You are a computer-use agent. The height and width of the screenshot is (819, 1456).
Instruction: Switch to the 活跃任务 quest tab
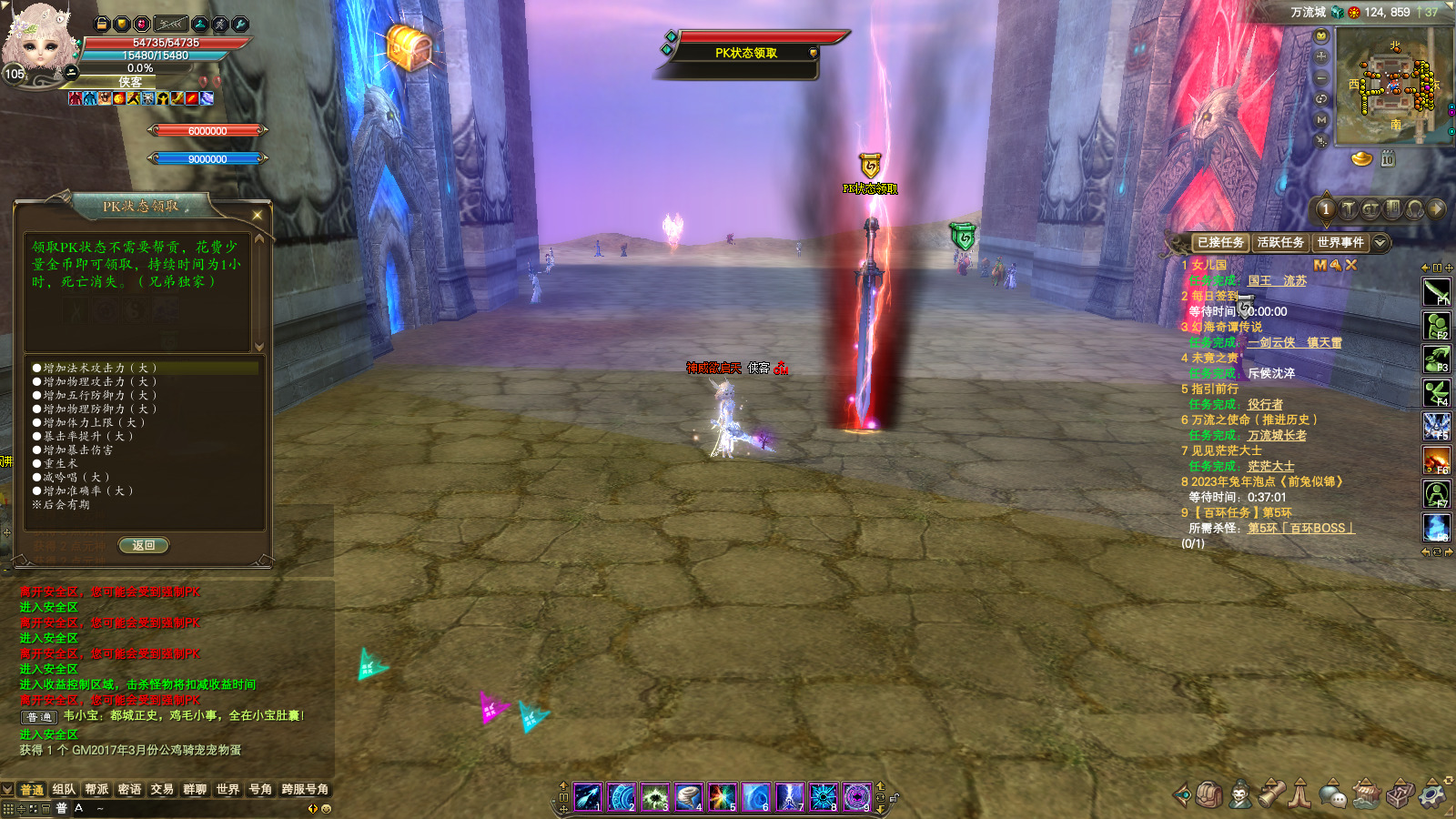pyautogui.click(x=1280, y=243)
